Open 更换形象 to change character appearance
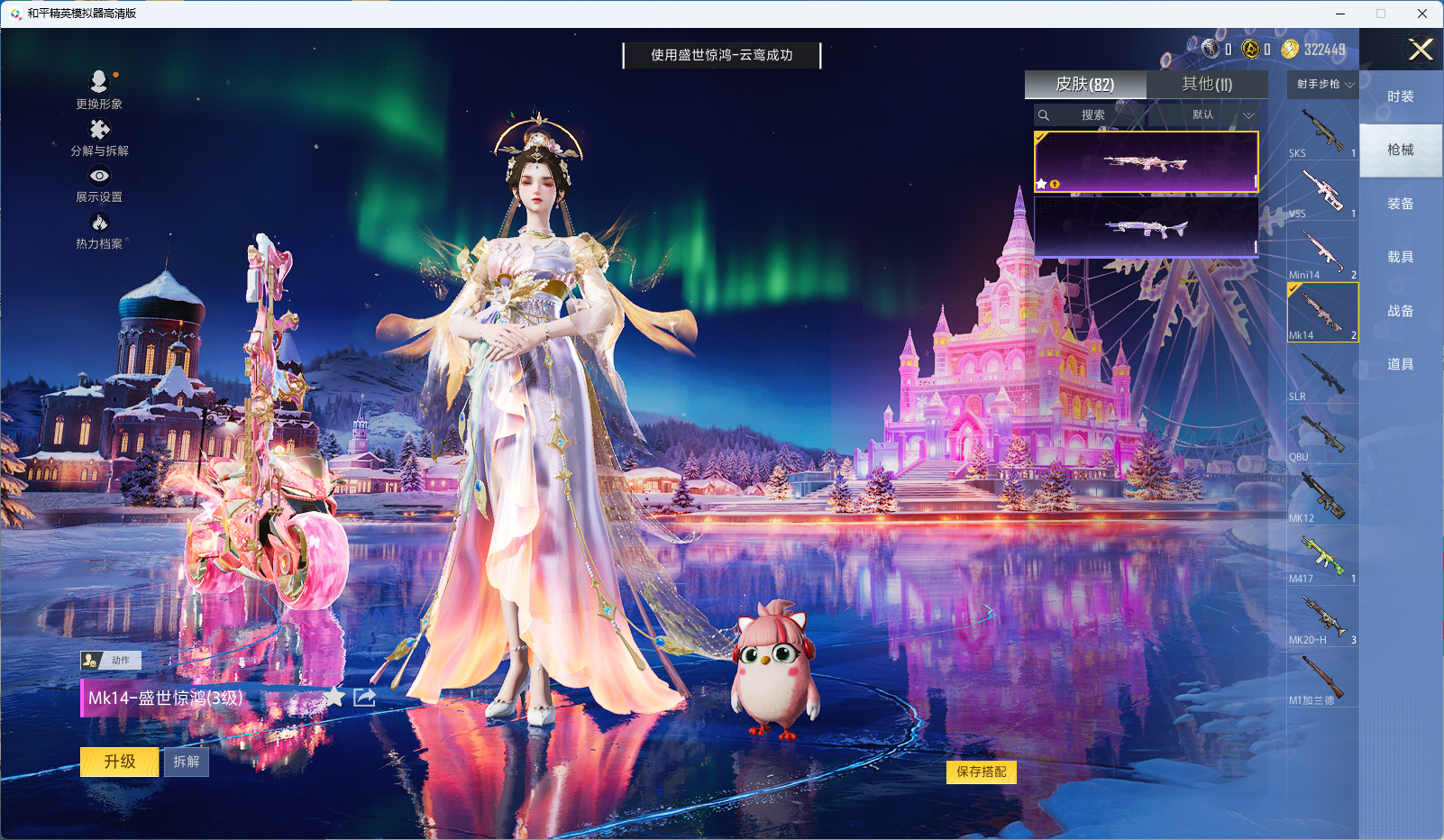The image size is (1444, 840). tap(99, 90)
